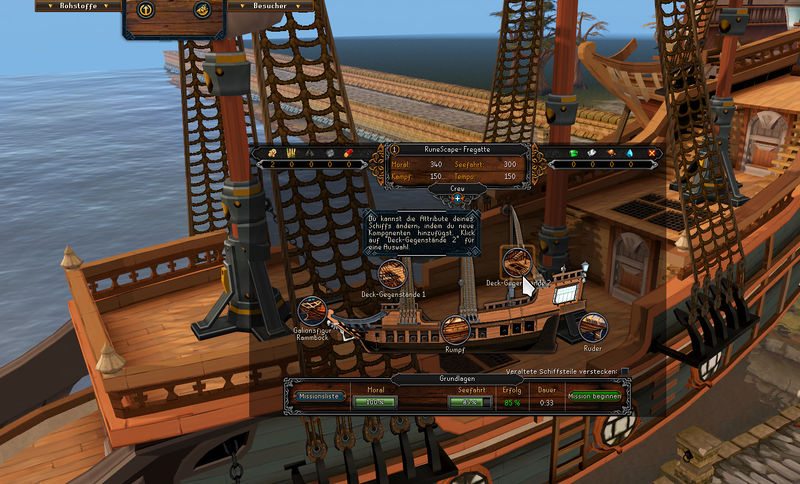Expand the Besucher dropdown

[272, 5]
